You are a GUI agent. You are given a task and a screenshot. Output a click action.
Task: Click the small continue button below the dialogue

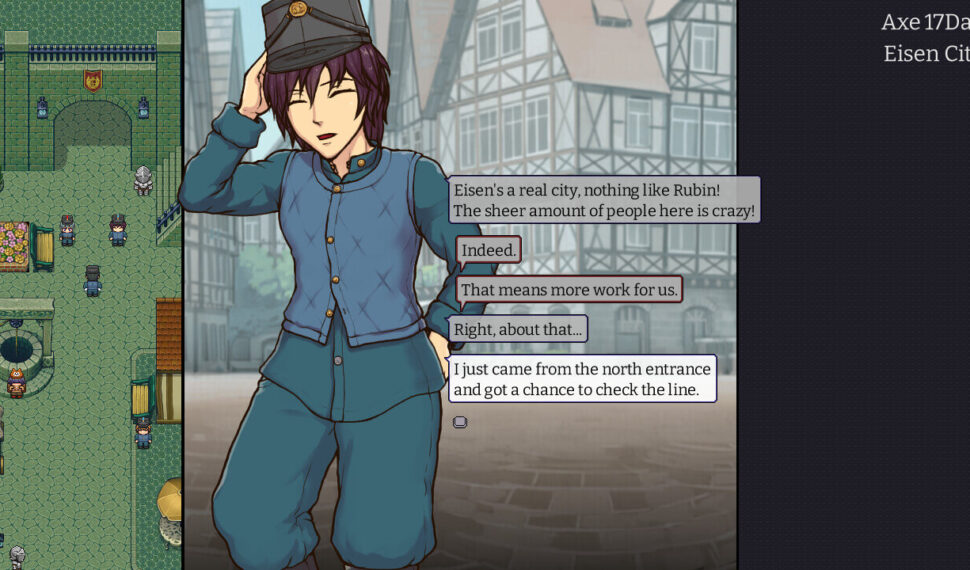point(460,422)
